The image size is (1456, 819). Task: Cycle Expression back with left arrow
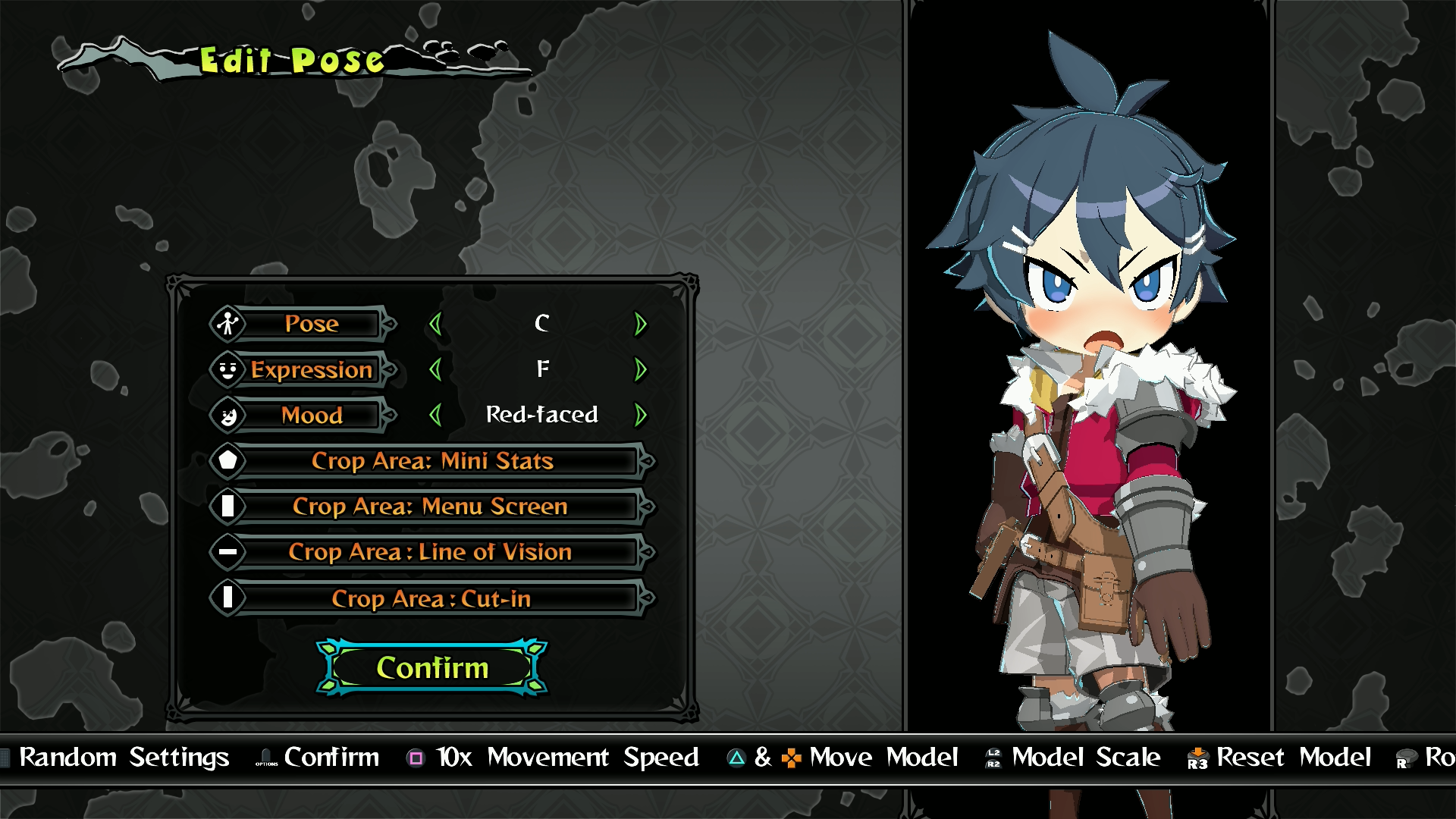pyautogui.click(x=435, y=370)
